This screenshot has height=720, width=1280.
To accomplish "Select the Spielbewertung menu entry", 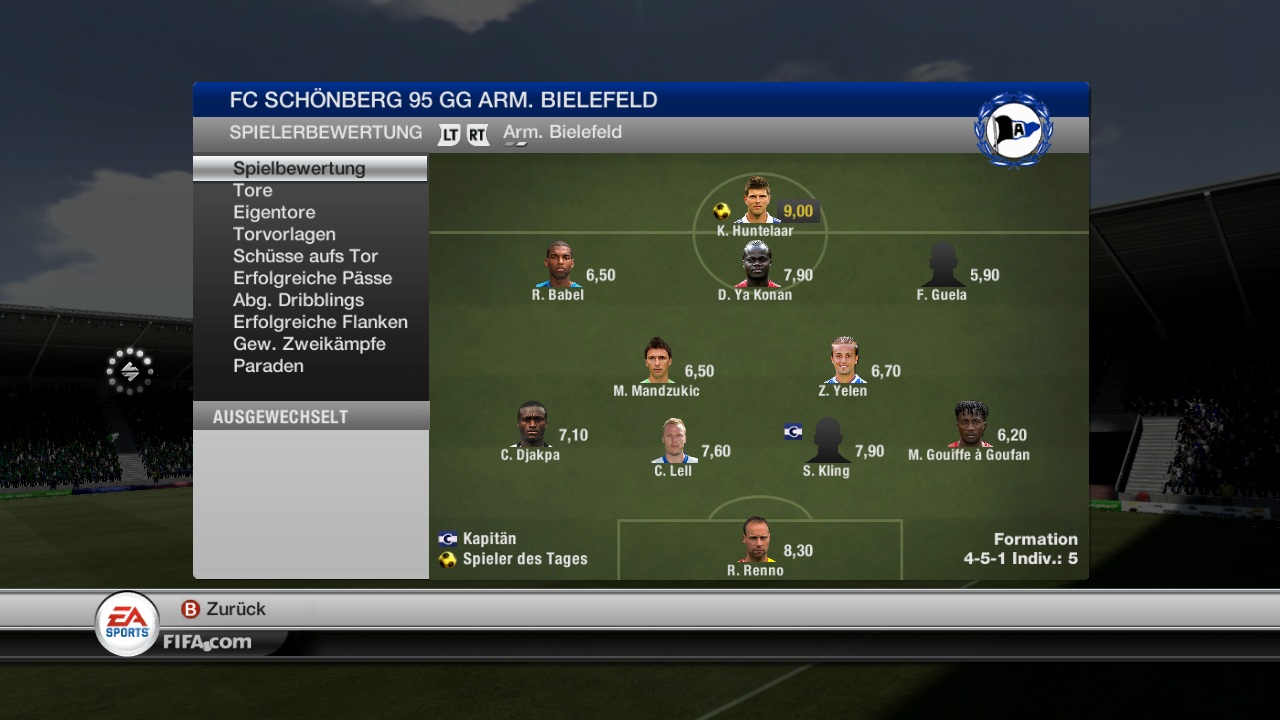I will pyautogui.click(x=299, y=168).
